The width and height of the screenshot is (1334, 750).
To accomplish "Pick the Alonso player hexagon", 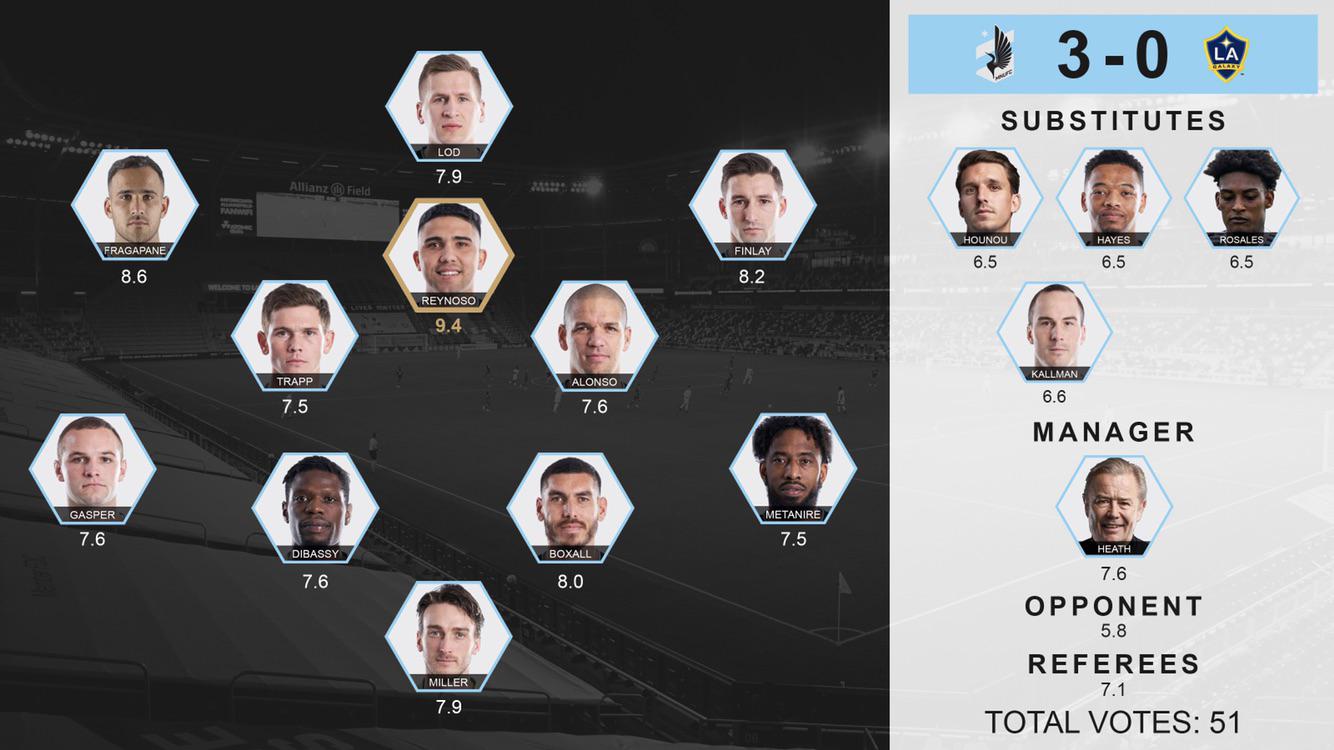I will [595, 336].
